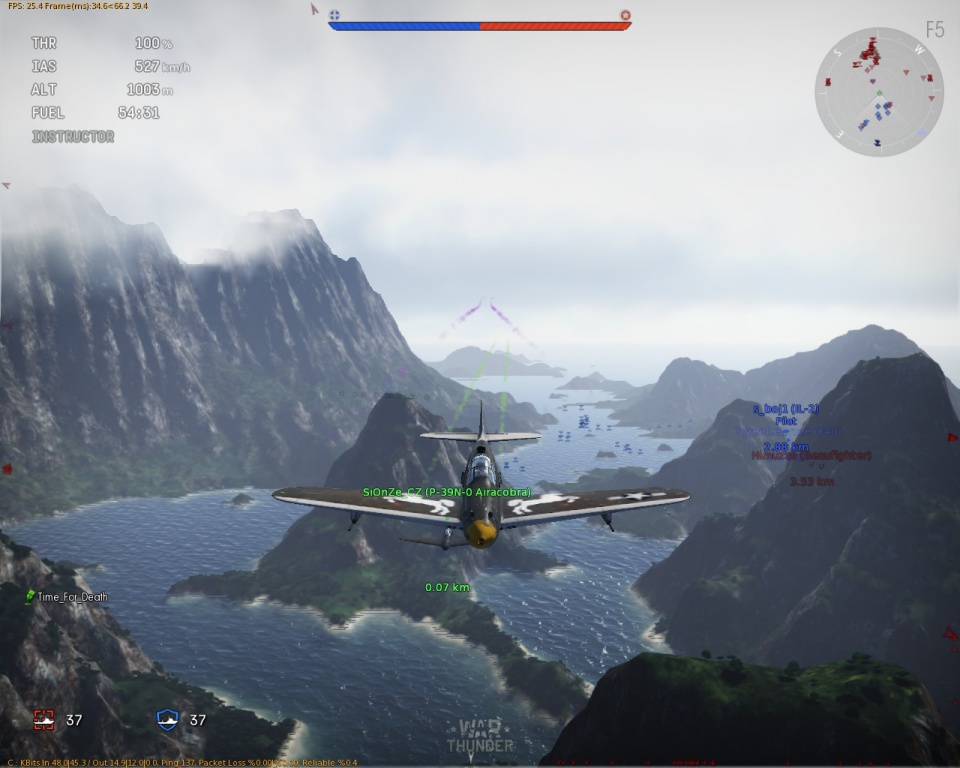The width and height of the screenshot is (960, 768).
Task: Click the red team emblem above the score bar
Action: point(625,15)
